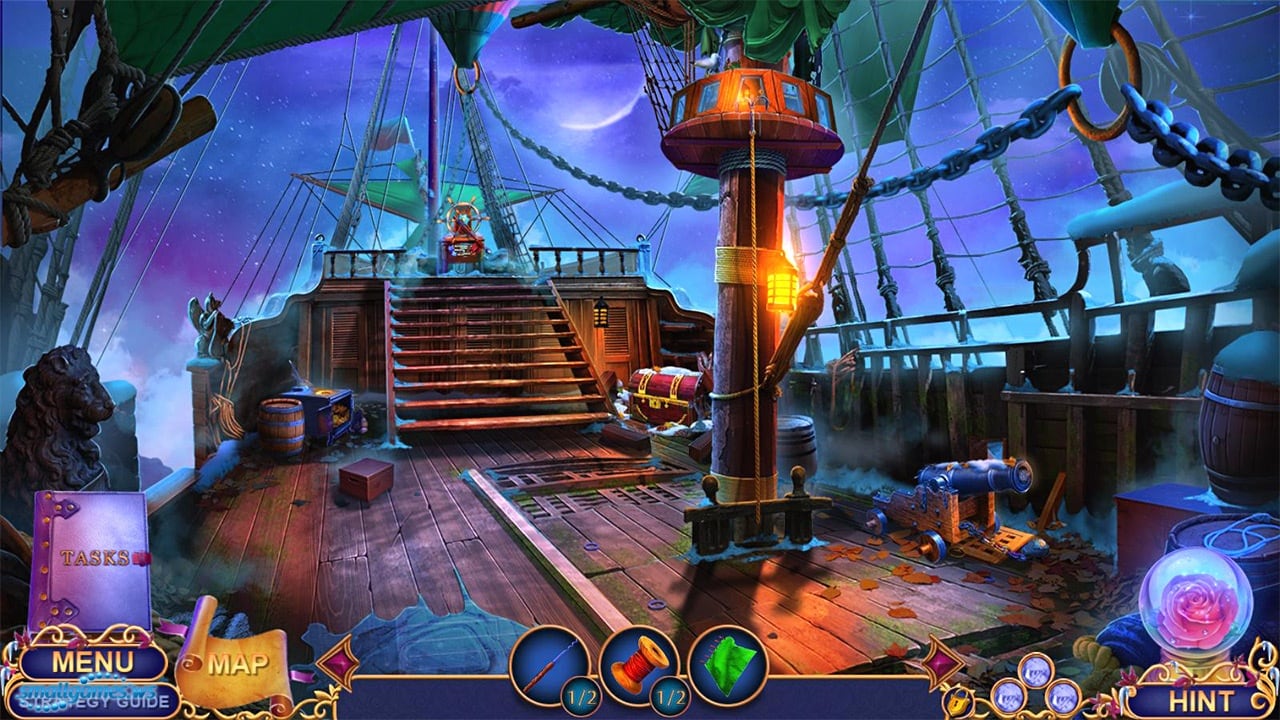The height and width of the screenshot is (720, 1280).
Task: Use the Hint button
Action: pos(1200,699)
